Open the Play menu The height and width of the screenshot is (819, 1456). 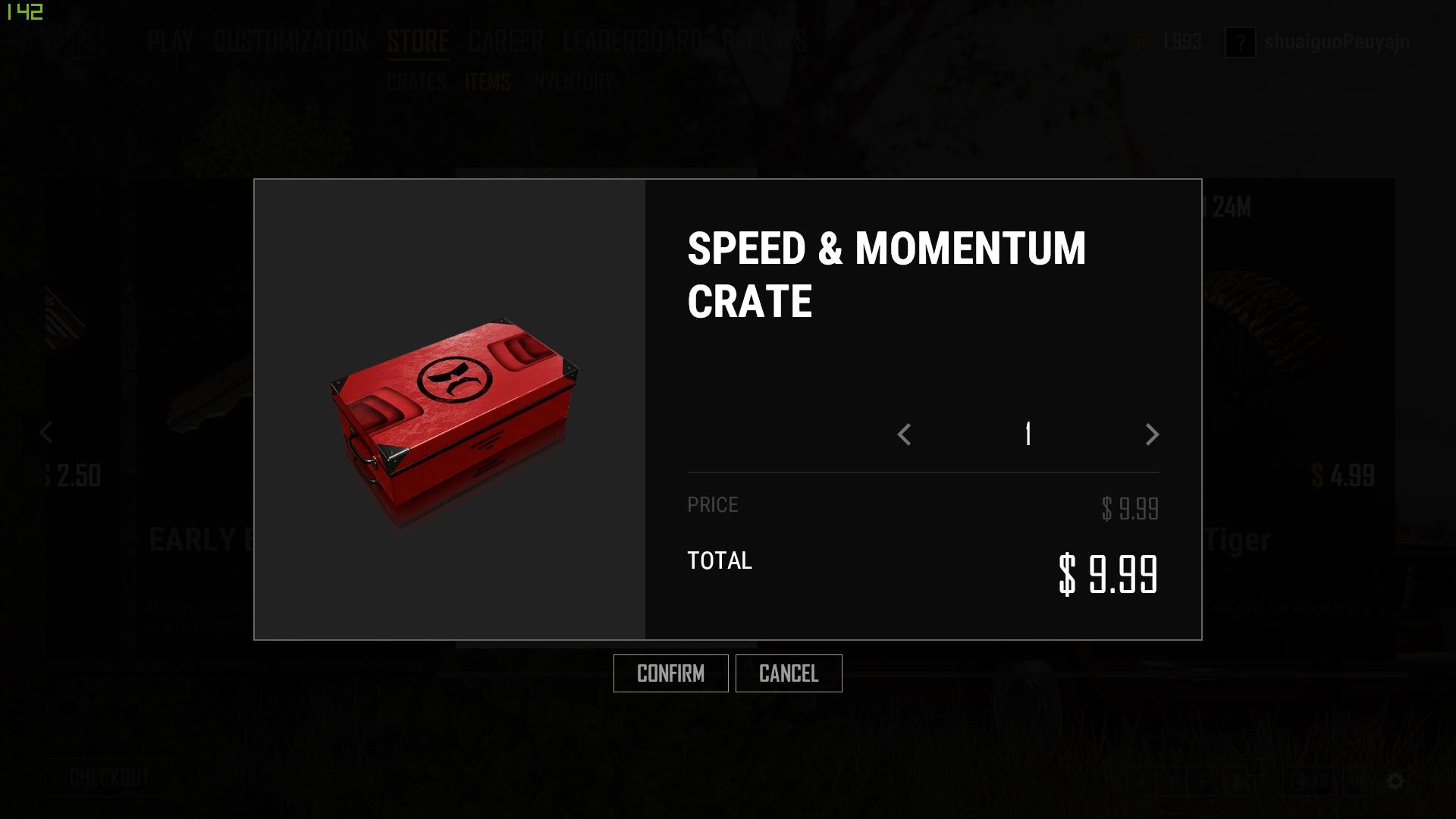171,41
